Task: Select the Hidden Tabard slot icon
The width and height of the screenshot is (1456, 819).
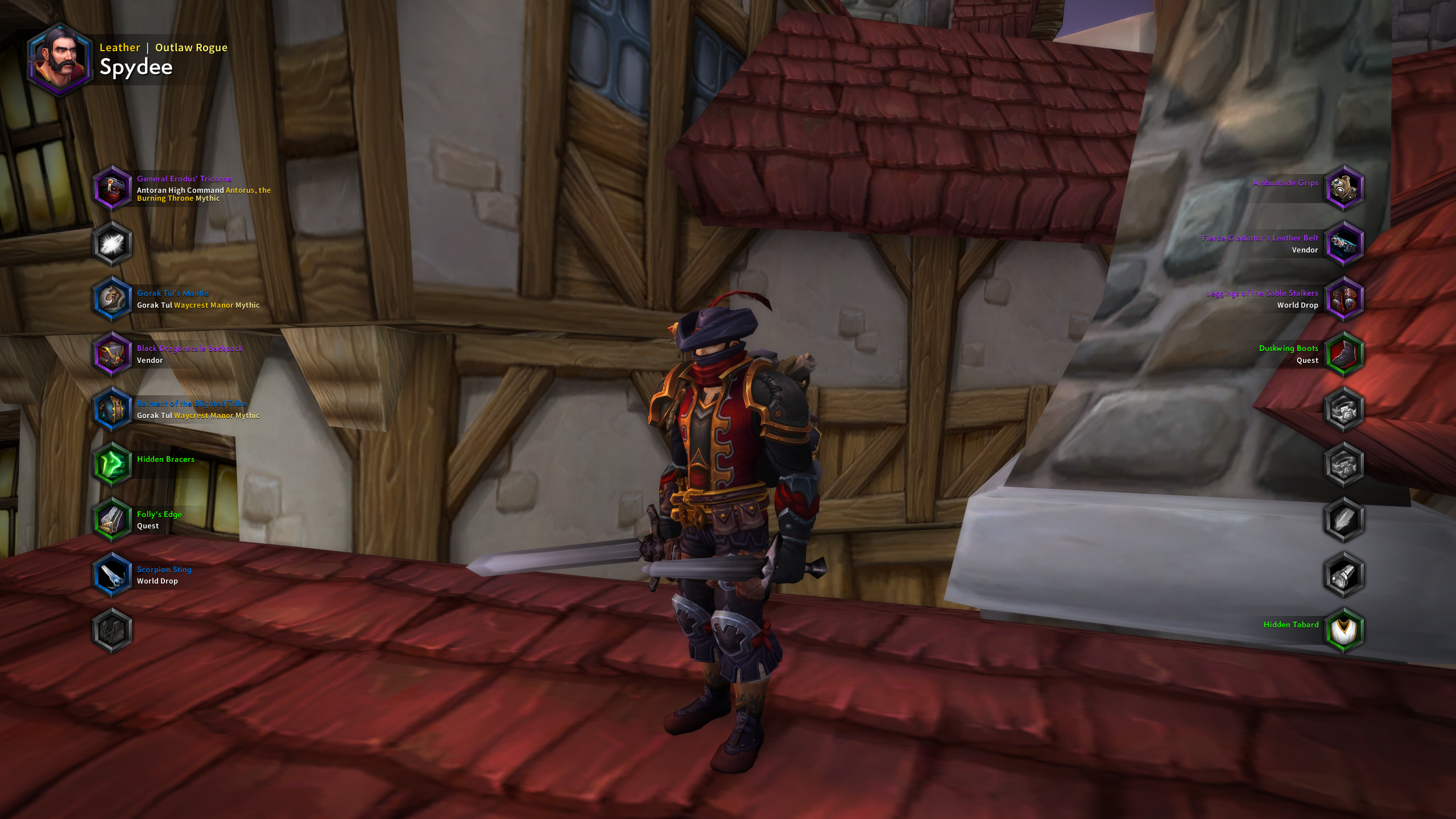Action: click(x=1345, y=630)
